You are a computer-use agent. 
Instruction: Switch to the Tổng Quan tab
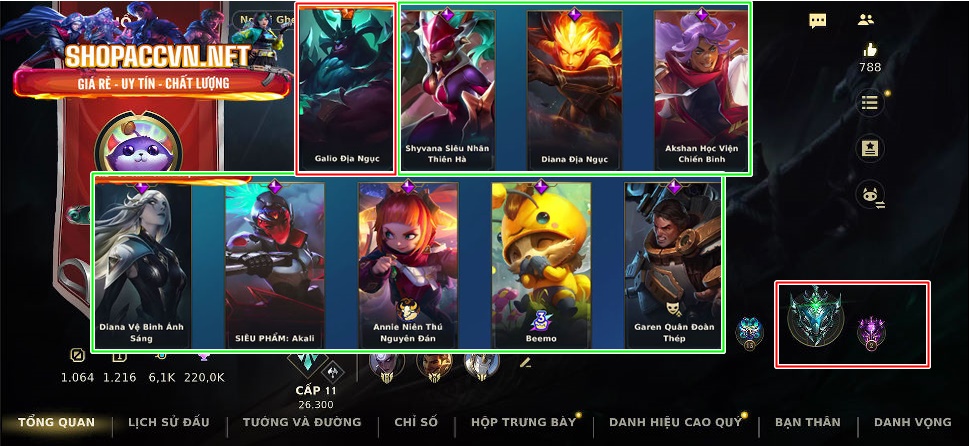56,422
